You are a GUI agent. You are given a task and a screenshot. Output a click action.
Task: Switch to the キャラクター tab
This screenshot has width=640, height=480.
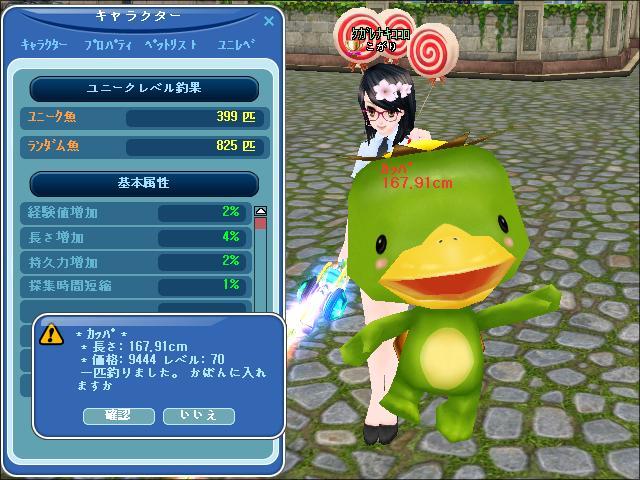pyautogui.click(x=45, y=45)
